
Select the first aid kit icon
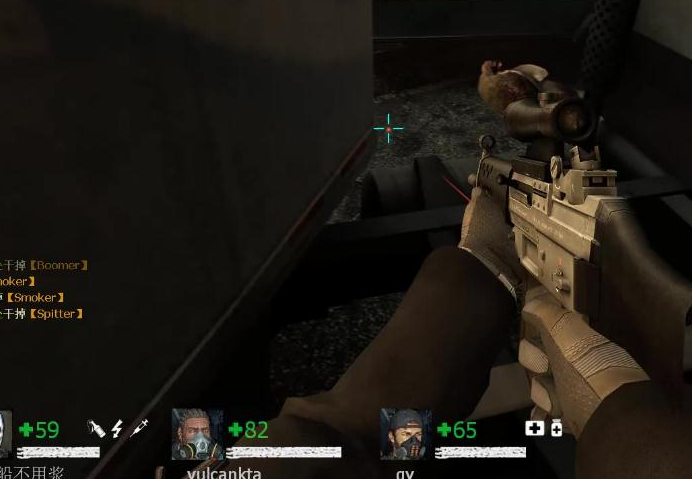click(535, 428)
